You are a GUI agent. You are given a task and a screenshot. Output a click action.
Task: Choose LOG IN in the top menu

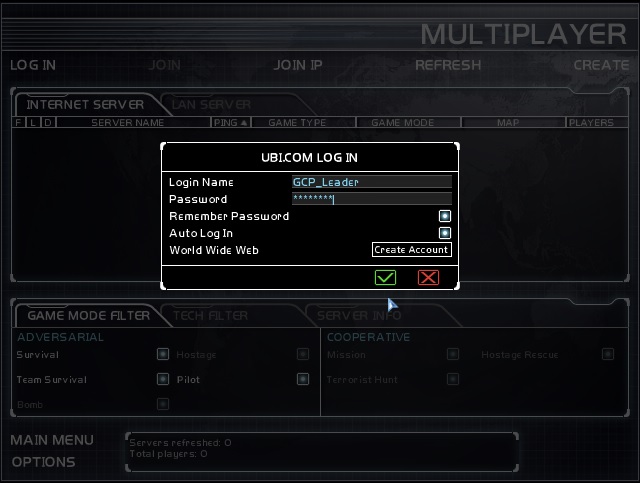pos(33,65)
